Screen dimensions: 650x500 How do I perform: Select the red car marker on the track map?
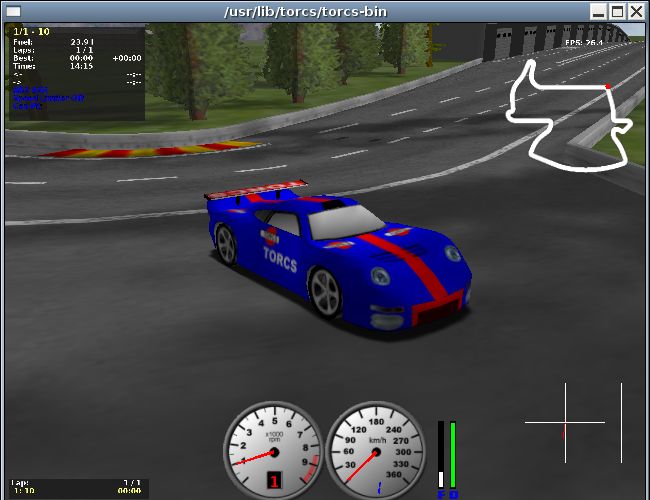coord(608,87)
